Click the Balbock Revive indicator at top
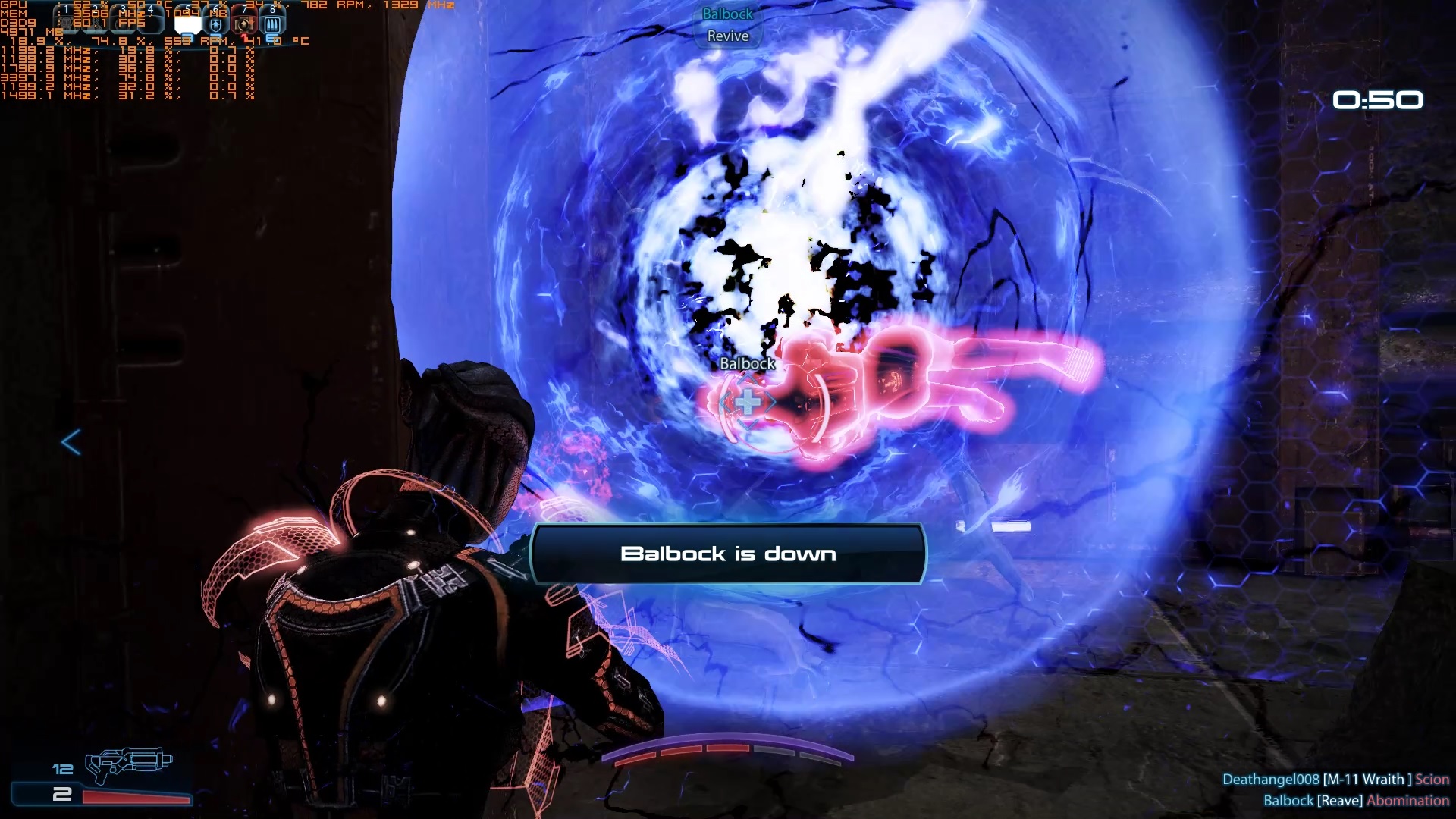Image resolution: width=1456 pixels, height=819 pixels. tap(727, 25)
